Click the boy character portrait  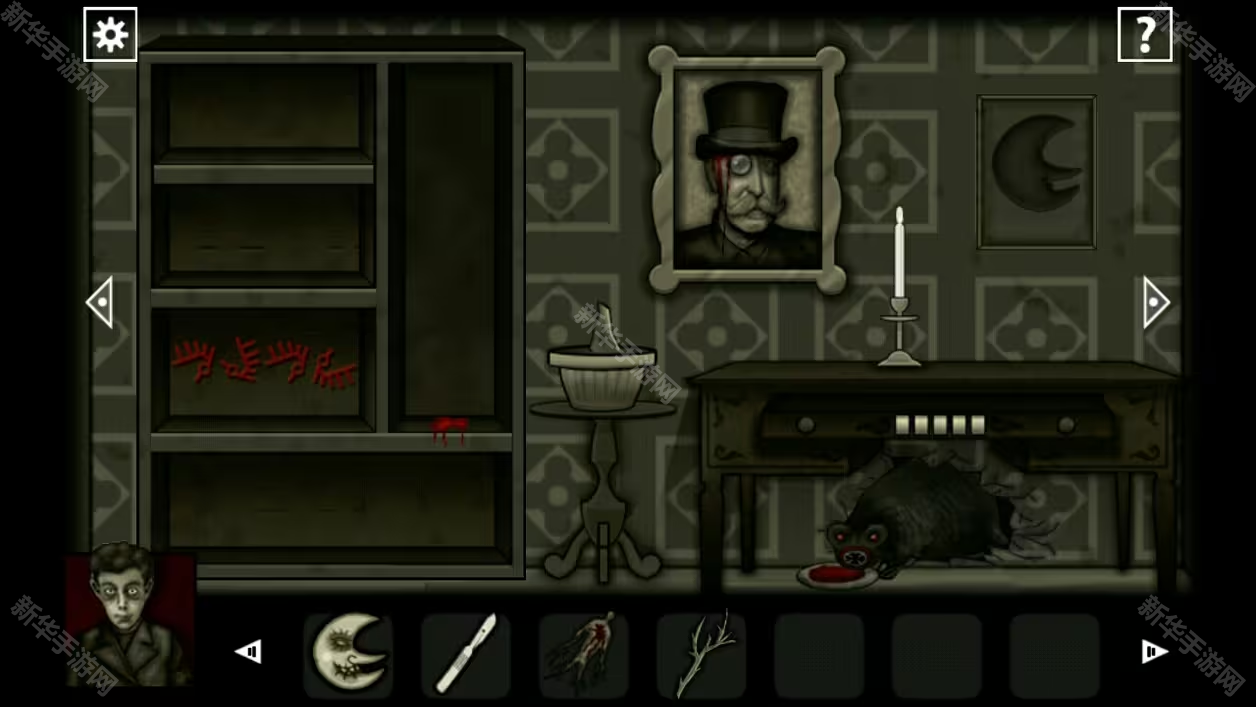coord(128,617)
